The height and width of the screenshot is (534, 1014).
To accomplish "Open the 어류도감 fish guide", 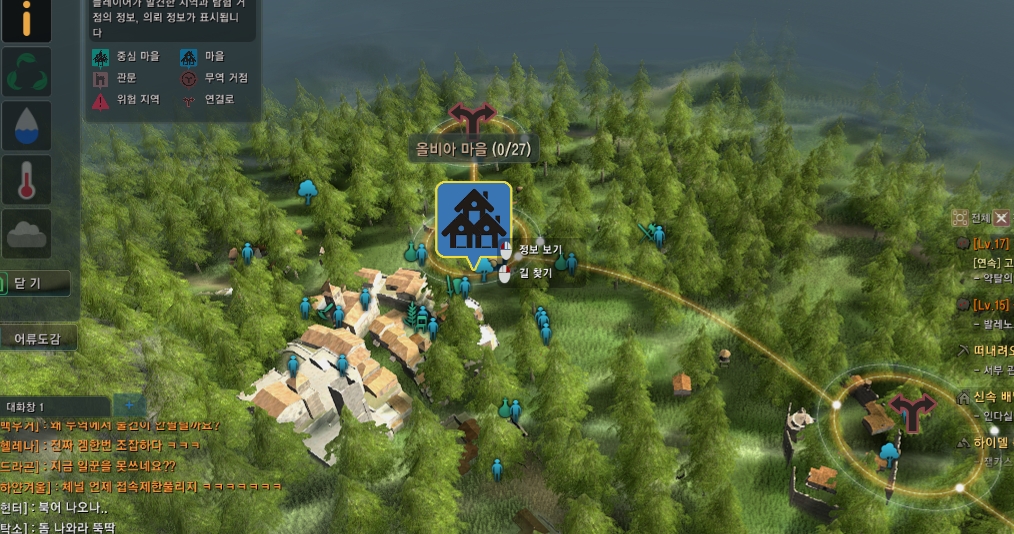I will 38,339.
